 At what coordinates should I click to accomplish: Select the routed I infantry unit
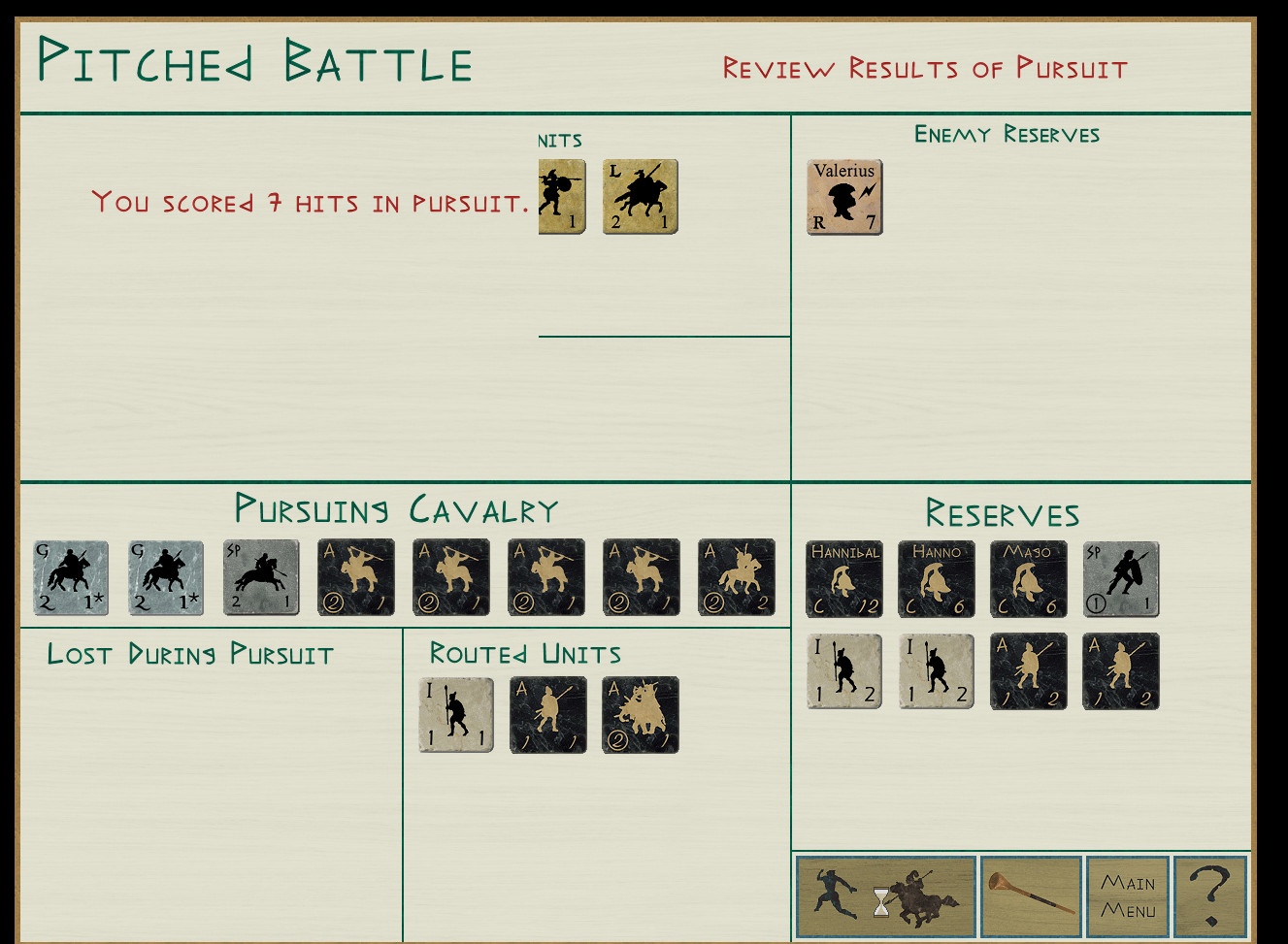click(x=456, y=715)
